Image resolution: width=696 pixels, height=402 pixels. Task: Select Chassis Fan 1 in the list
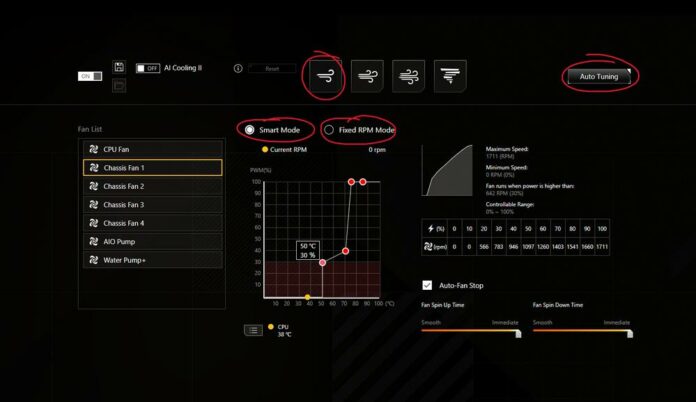point(152,168)
